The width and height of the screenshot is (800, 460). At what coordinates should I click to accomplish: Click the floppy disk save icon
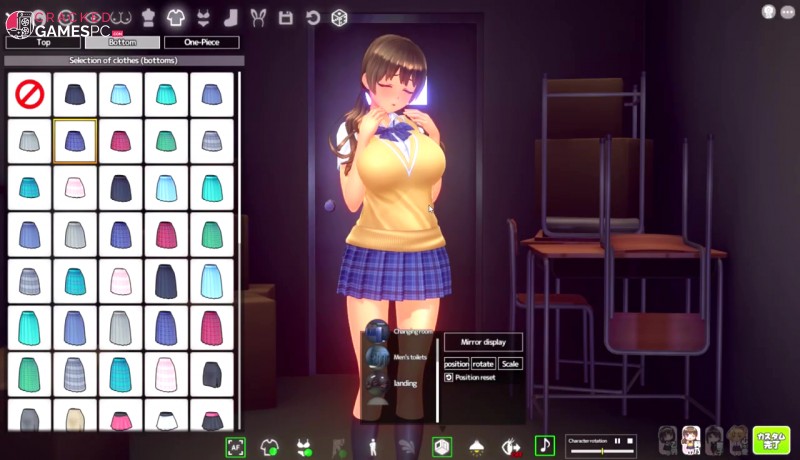pyautogui.click(x=285, y=18)
